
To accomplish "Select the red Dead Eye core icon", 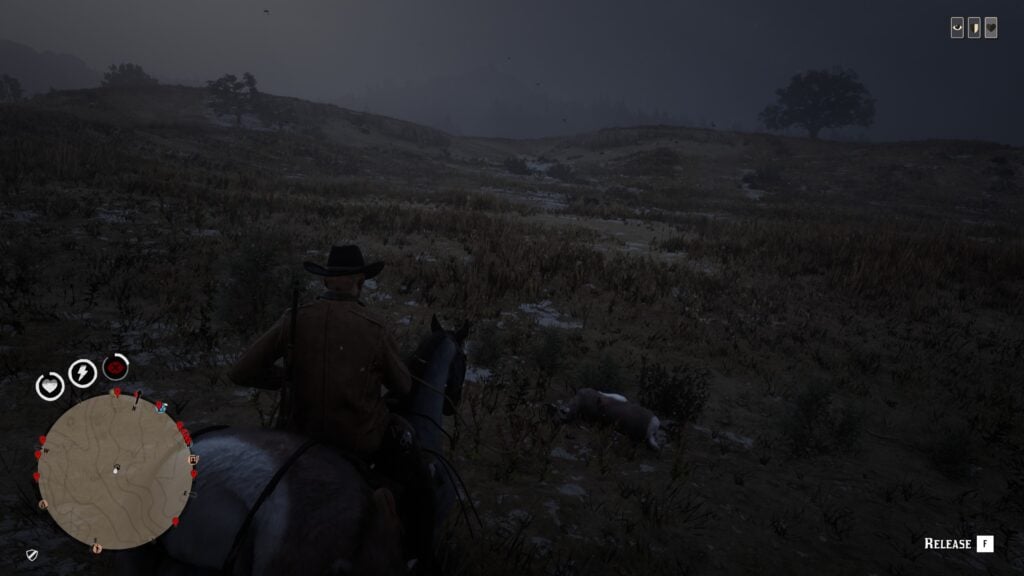I will pyautogui.click(x=116, y=367).
